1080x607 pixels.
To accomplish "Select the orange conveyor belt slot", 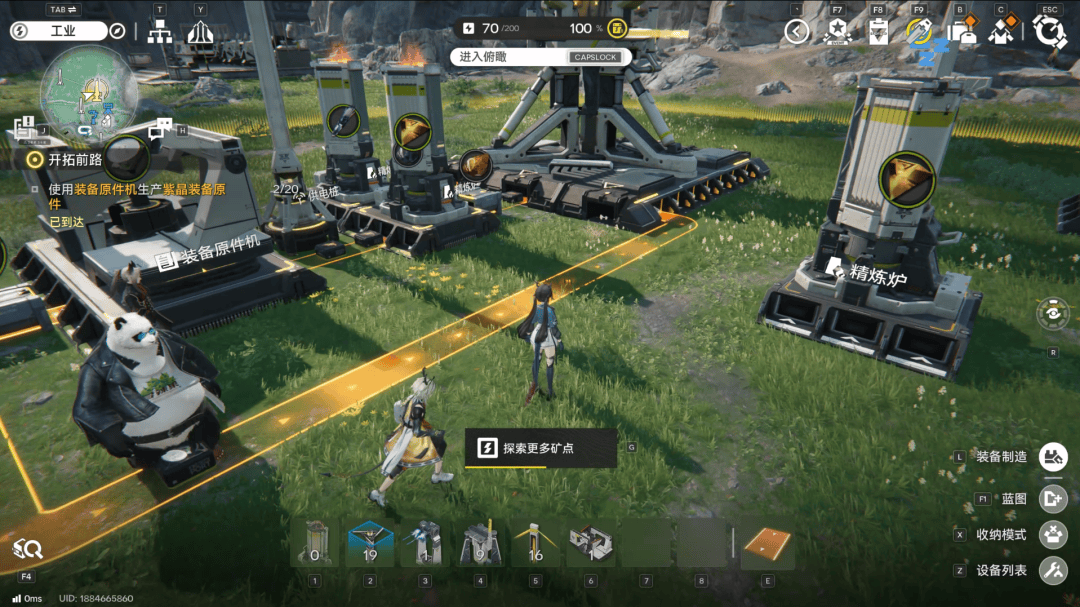I will point(767,546).
